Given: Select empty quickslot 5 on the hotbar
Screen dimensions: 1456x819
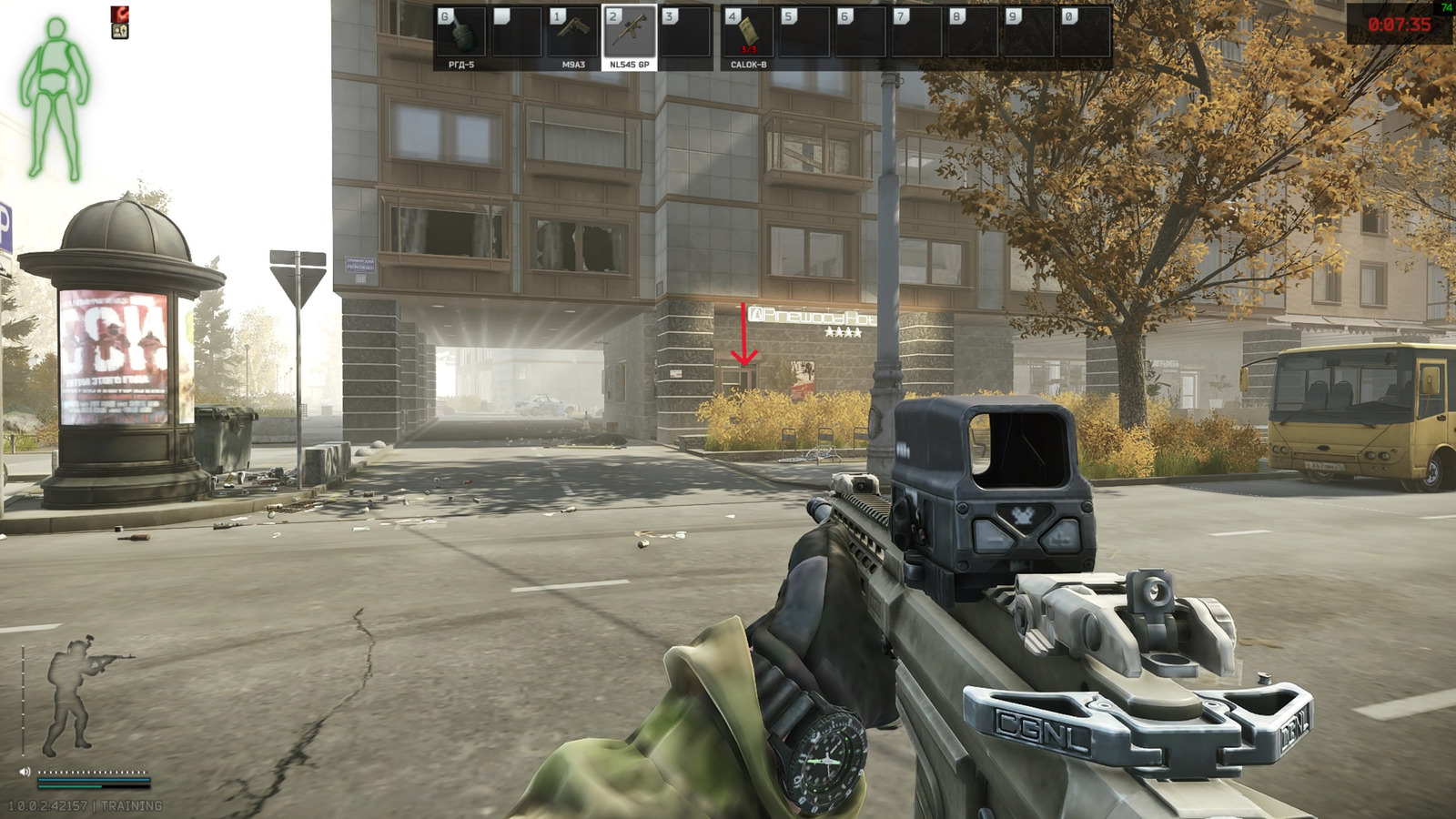Looking at the screenshot, I should [803, 32].
